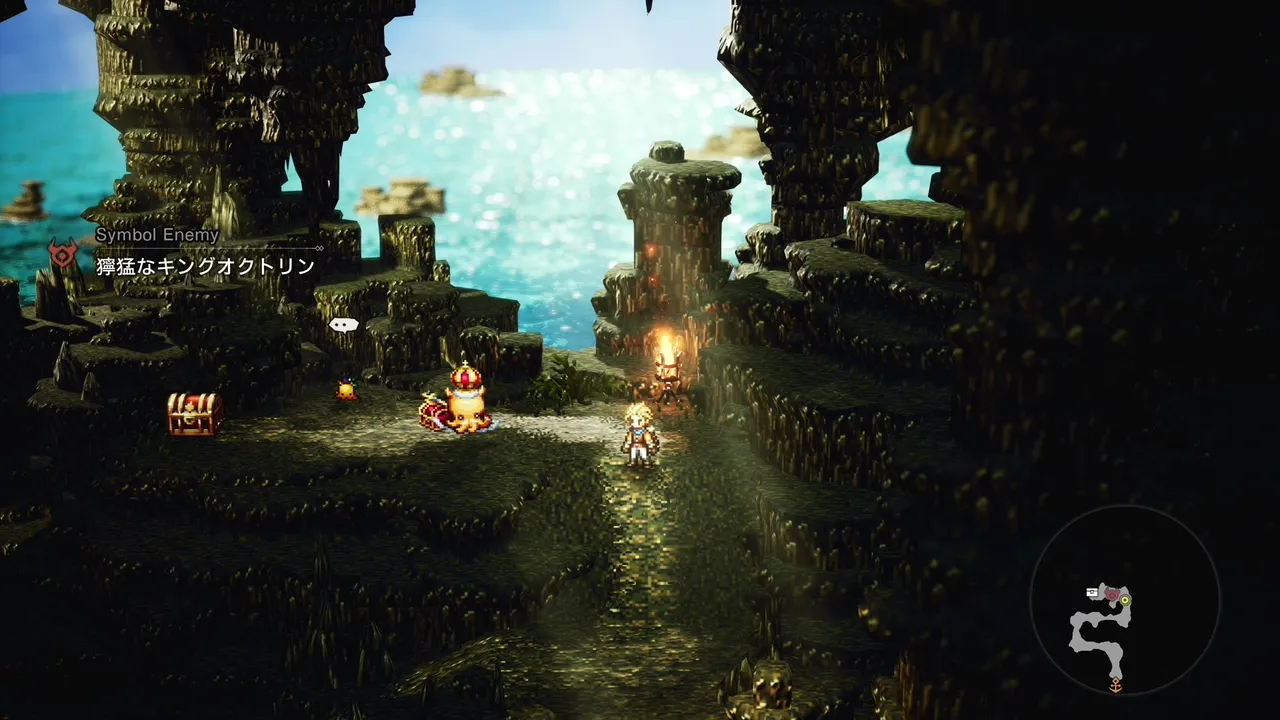The width and height of the screenshot is (1280, 720).
Task: Click the red horned Symbol Enemy icon
Action: 63,254
